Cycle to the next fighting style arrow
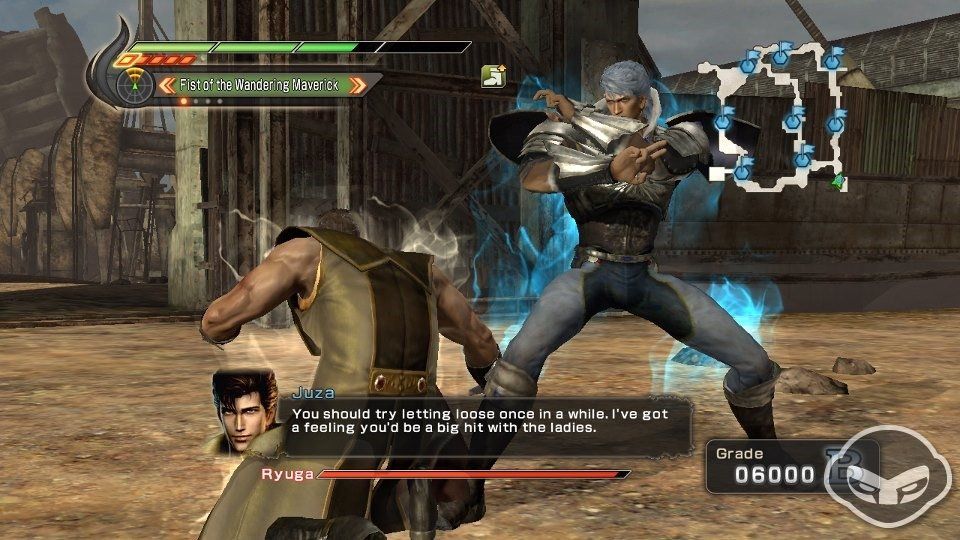The image size is (960, 540). coord(358,85)
